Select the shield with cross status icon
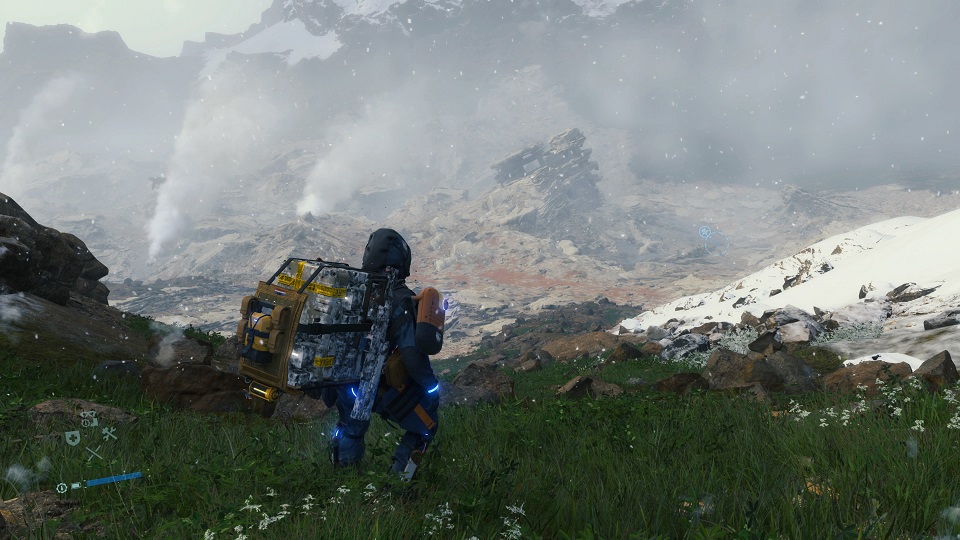Image resolution: width=960 pixels, height=540 pixels. [72, 438]
